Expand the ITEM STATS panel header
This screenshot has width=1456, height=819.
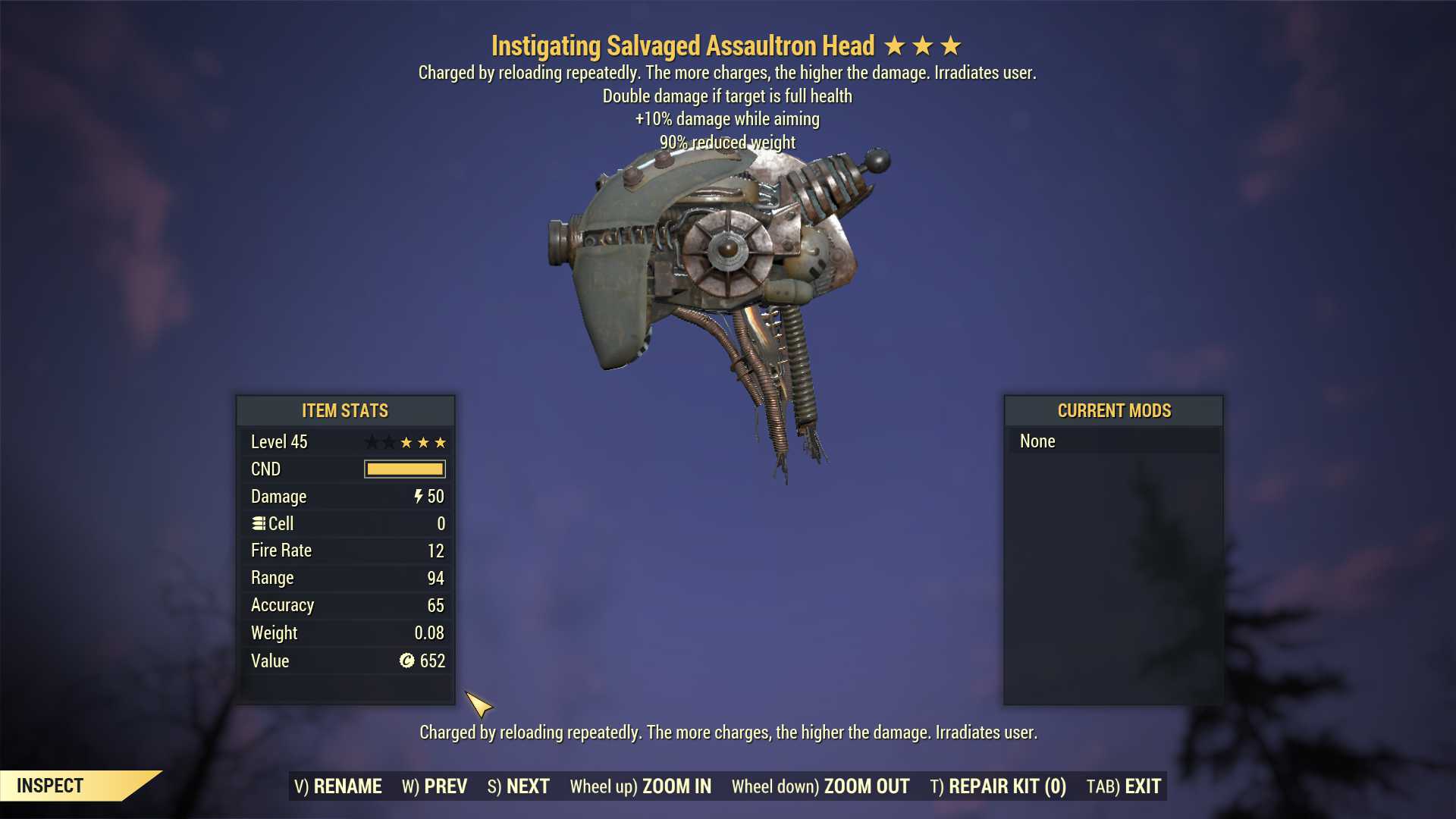345,410
